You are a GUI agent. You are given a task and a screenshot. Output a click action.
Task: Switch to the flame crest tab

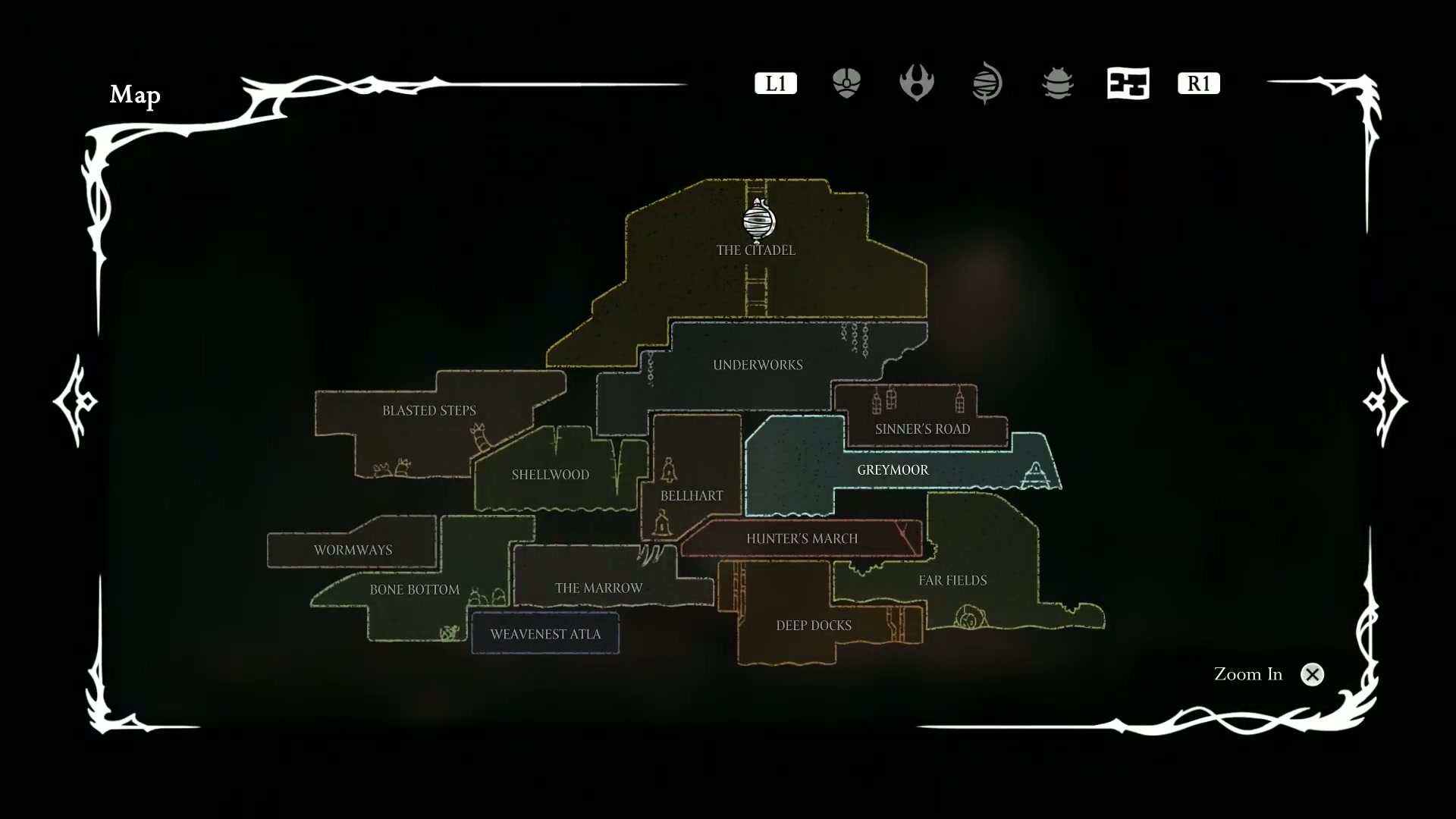click(x=916, y=83)
